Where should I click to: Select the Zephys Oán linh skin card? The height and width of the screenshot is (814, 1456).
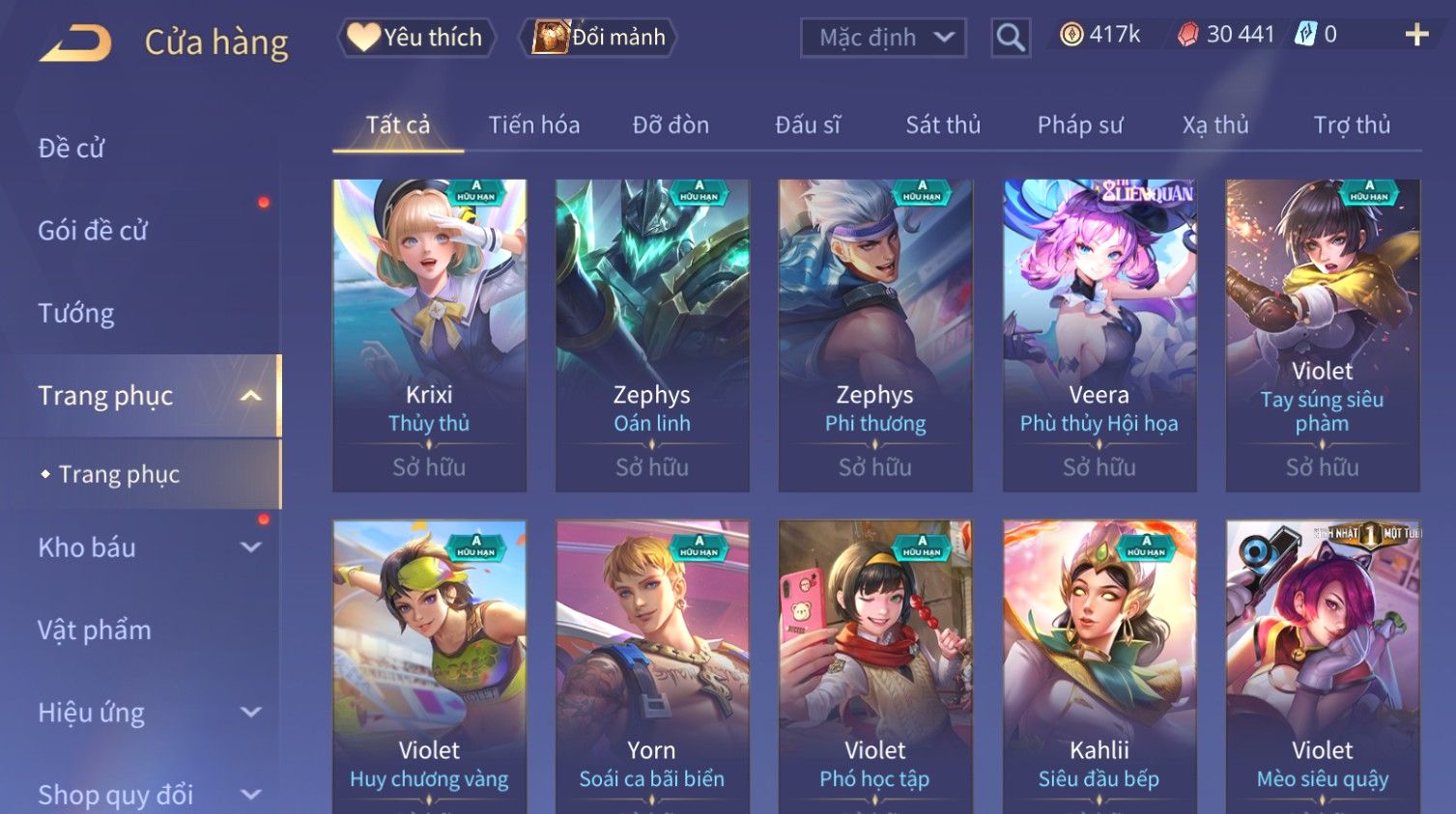652,334
